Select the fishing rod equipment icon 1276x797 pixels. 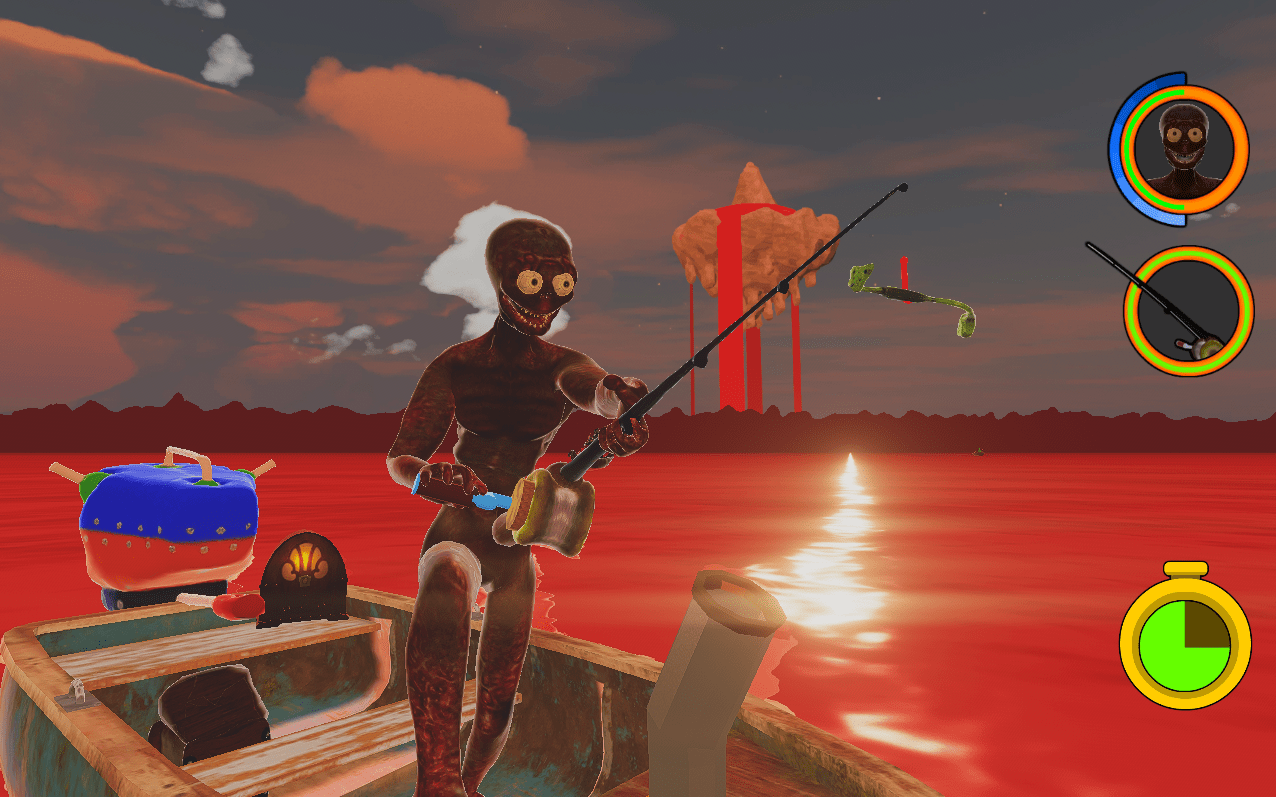pos(1187,310)
